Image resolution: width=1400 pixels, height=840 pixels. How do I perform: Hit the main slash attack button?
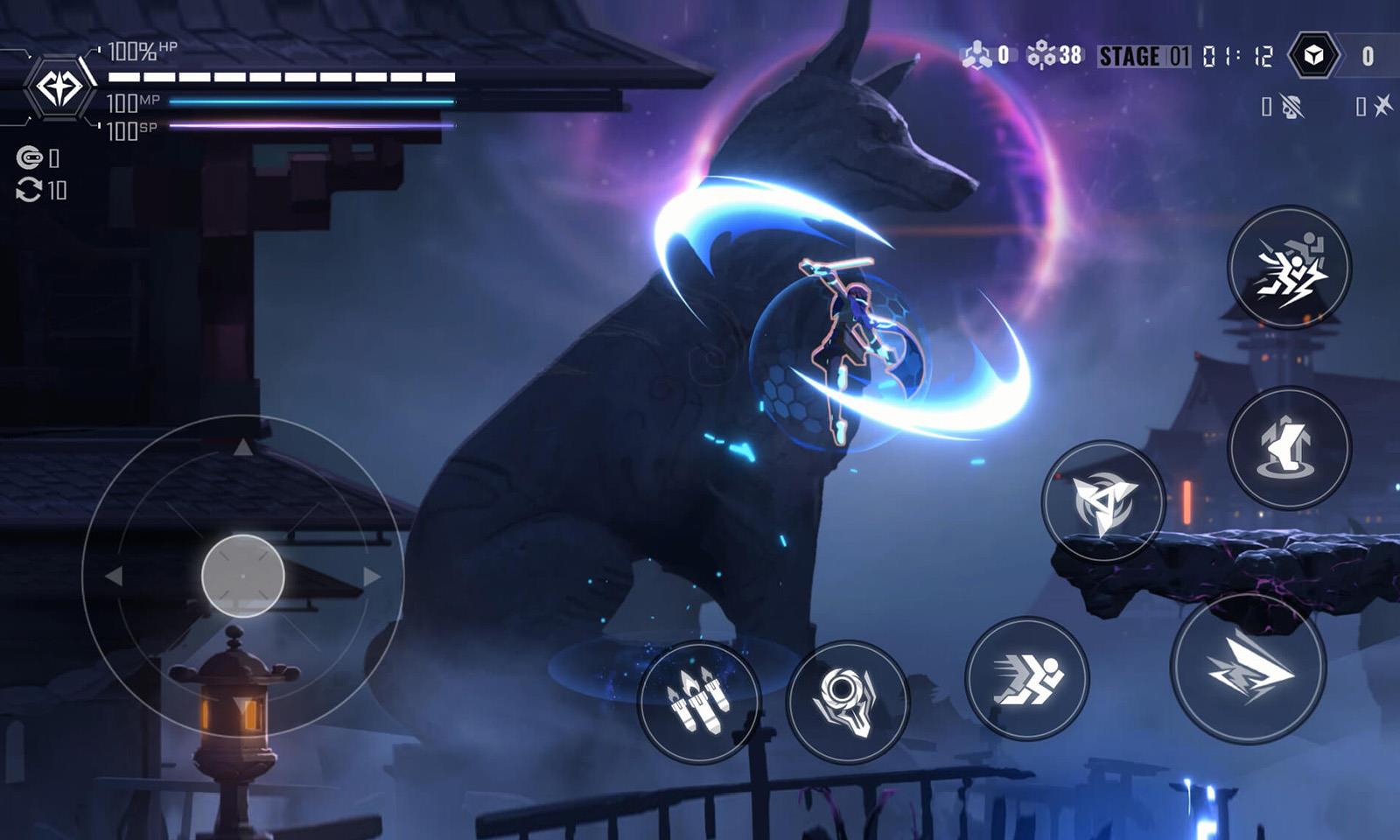coord(1249,669)
